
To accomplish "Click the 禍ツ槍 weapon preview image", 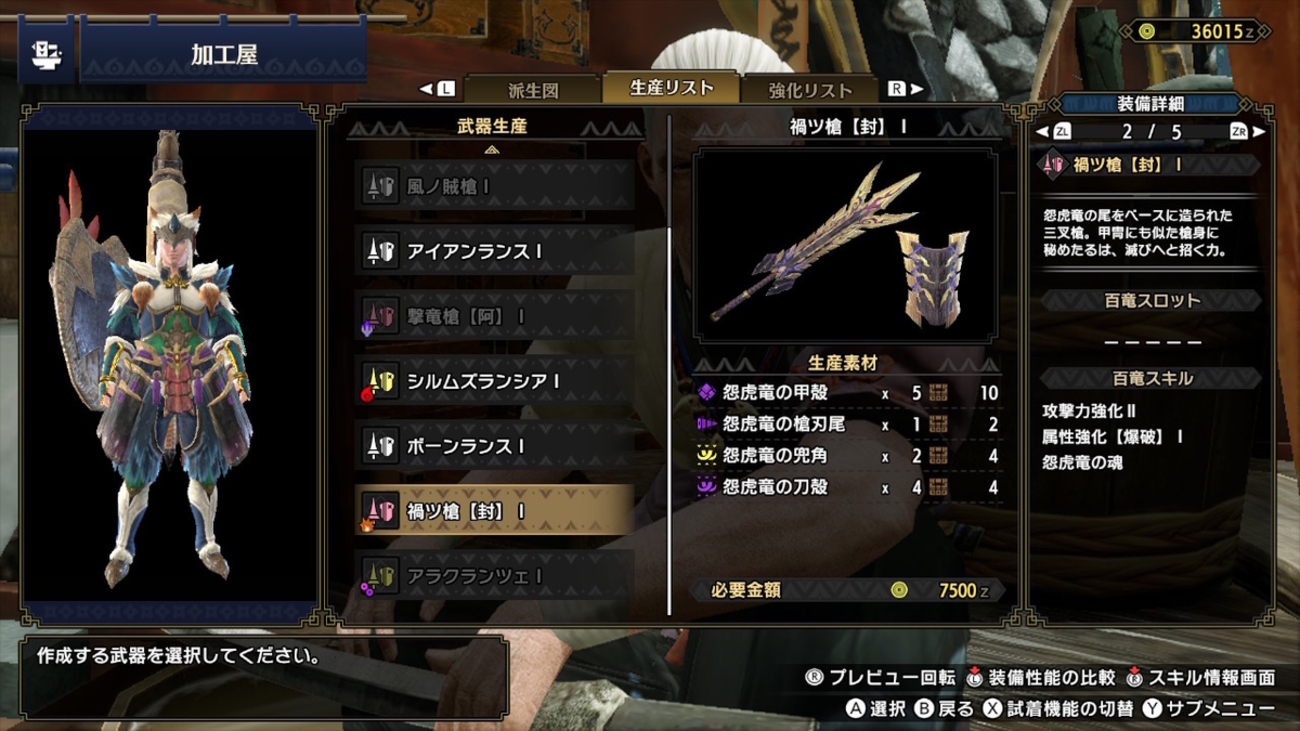I will [845, 246].
